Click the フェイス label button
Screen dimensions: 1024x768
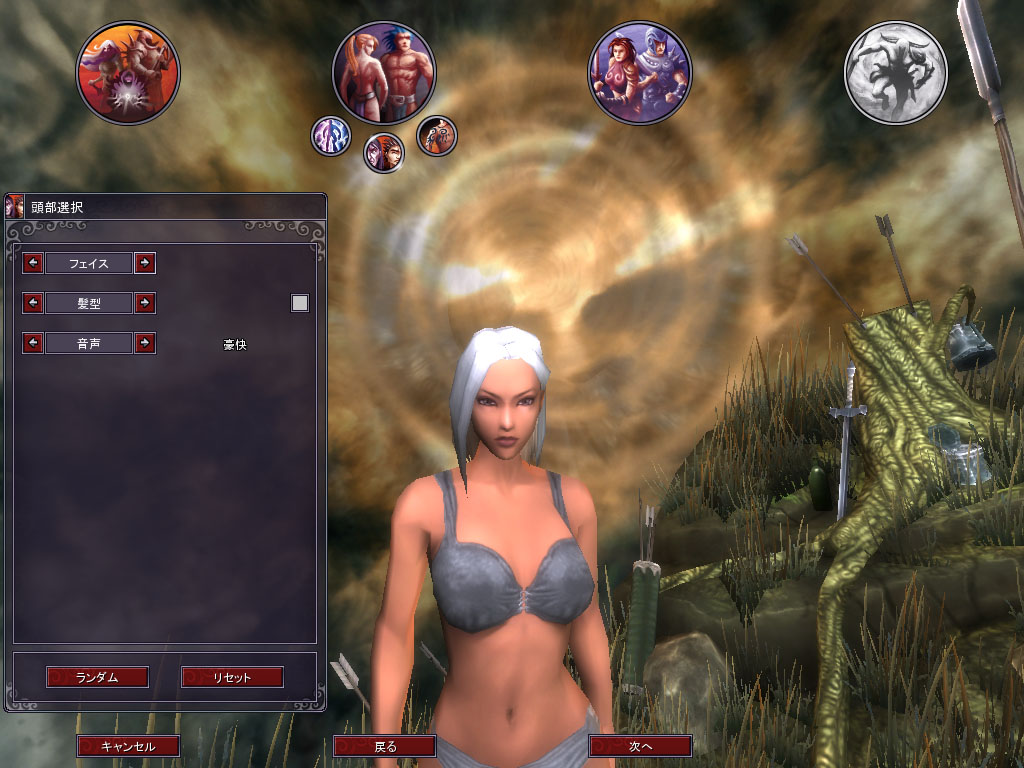point(89,263)
